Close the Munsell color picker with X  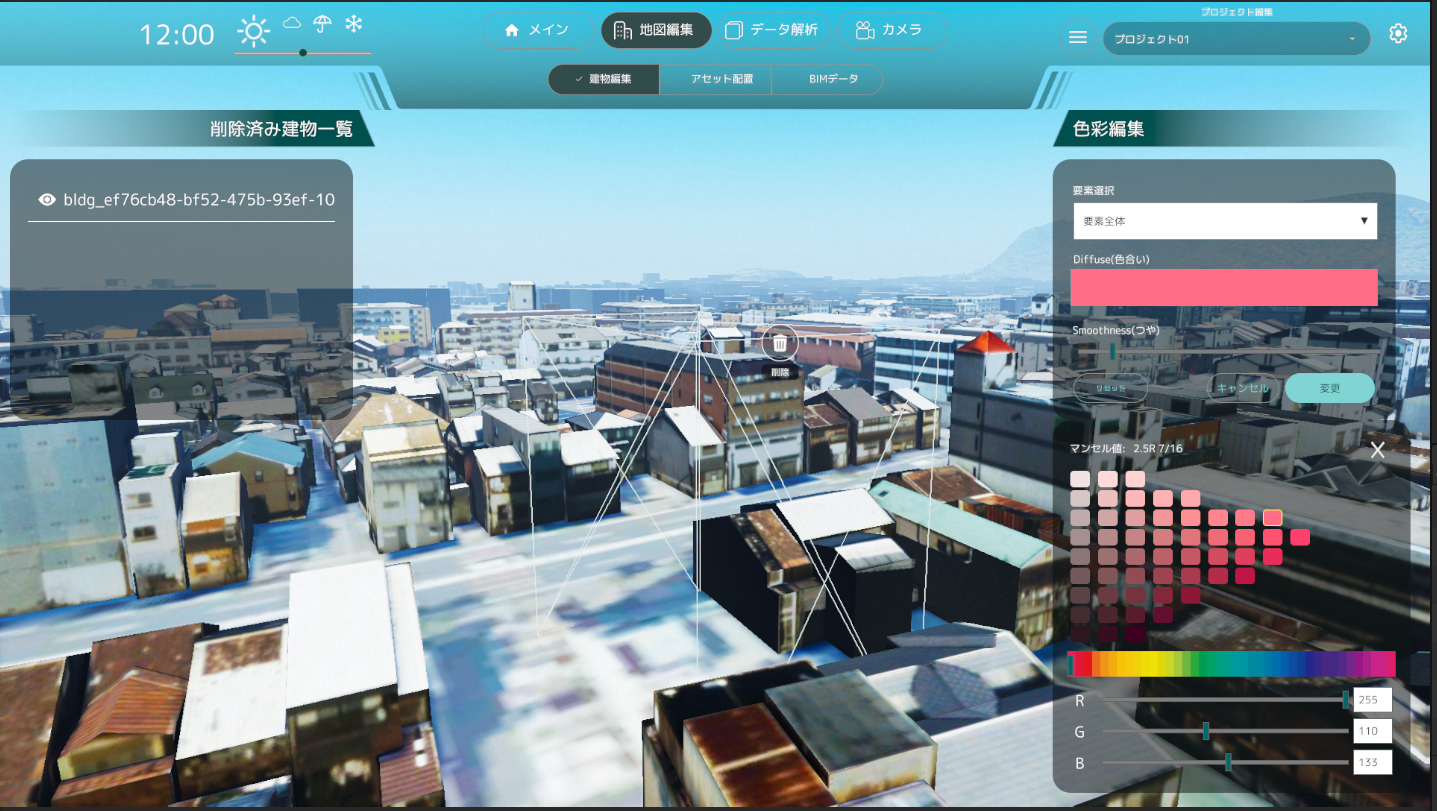(x=1377, y=450)
